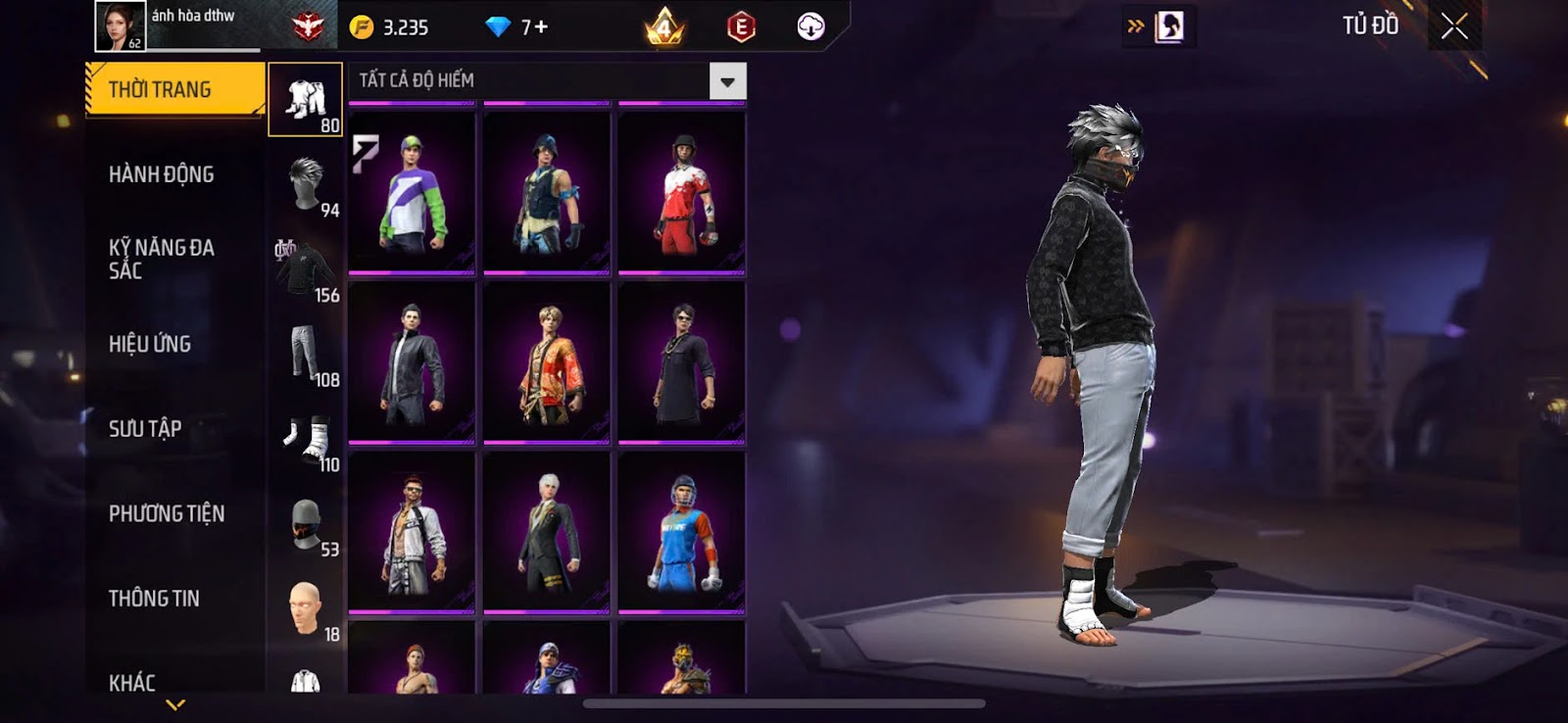The height and width of the screenshot is (723, 1568).
Task: Select the outfit sets category icon
Action: click(305, 99)
